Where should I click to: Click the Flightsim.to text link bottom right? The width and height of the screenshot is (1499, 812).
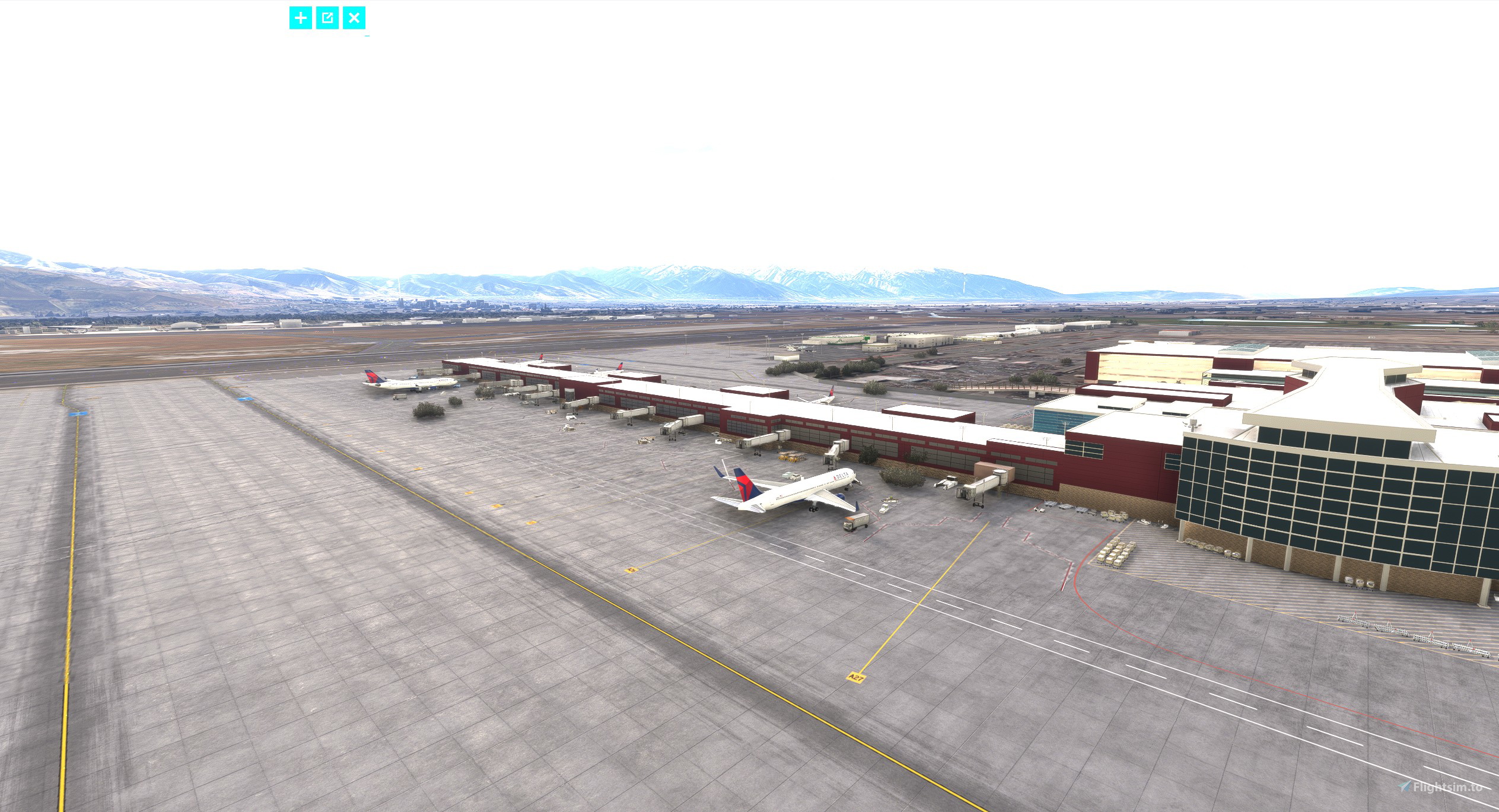click(x=1447, y=788)
